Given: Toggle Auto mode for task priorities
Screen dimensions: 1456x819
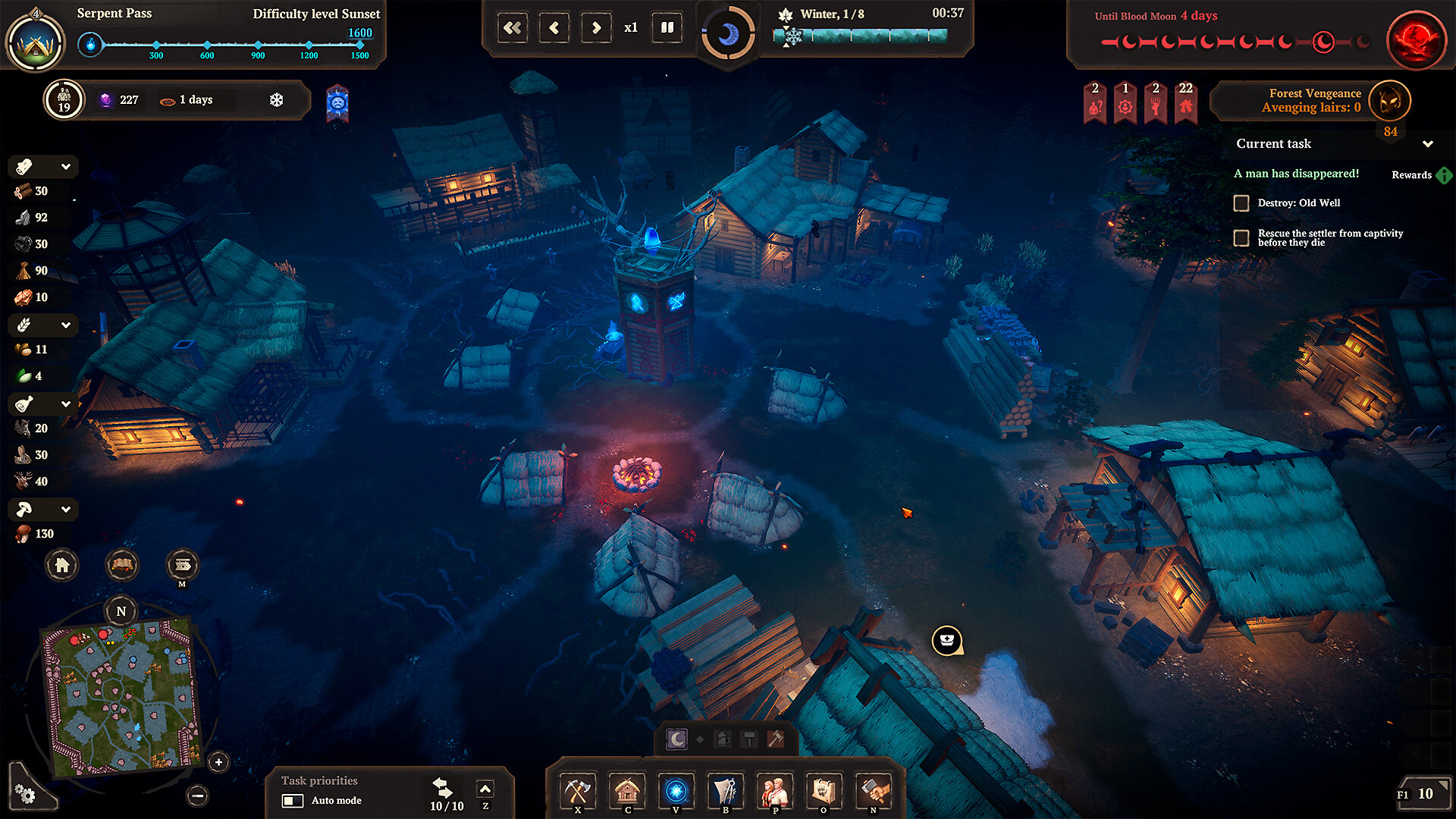Looking at the screenshot, I should pos(293,801).
